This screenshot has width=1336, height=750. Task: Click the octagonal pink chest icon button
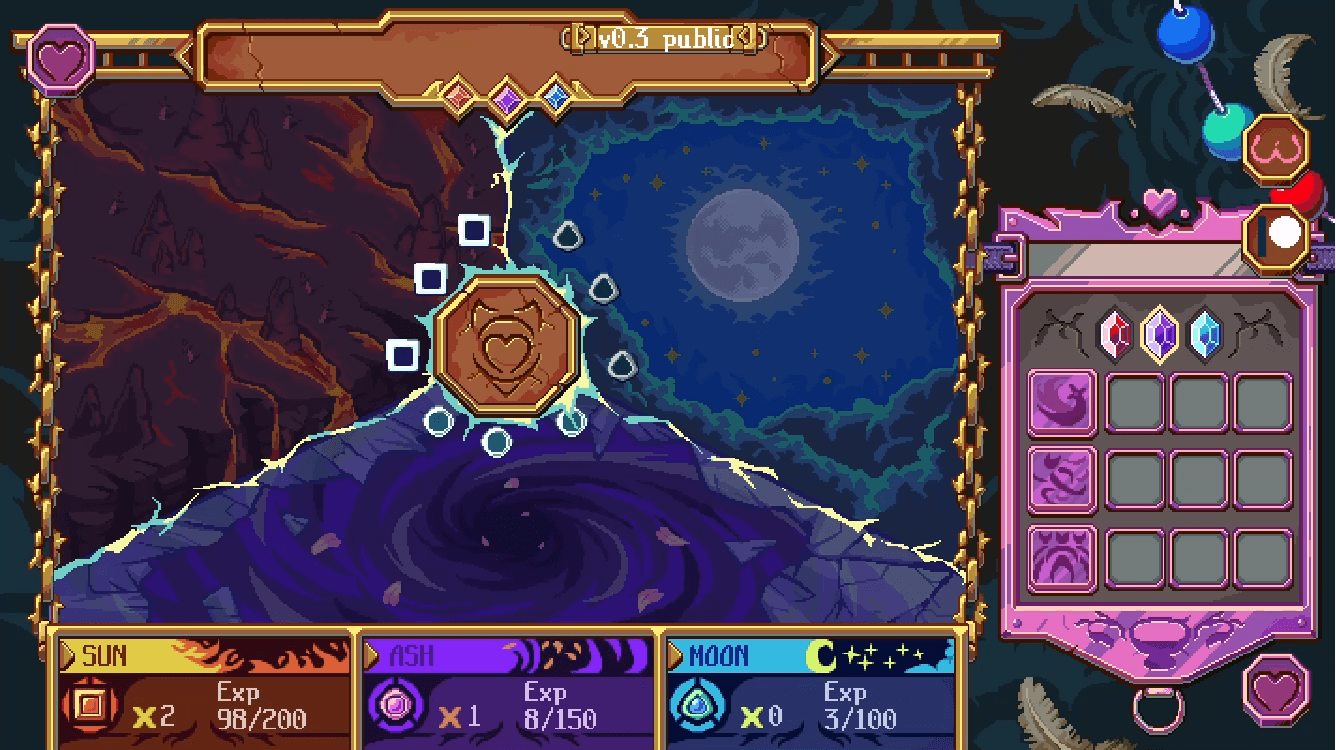[1277, 148]
